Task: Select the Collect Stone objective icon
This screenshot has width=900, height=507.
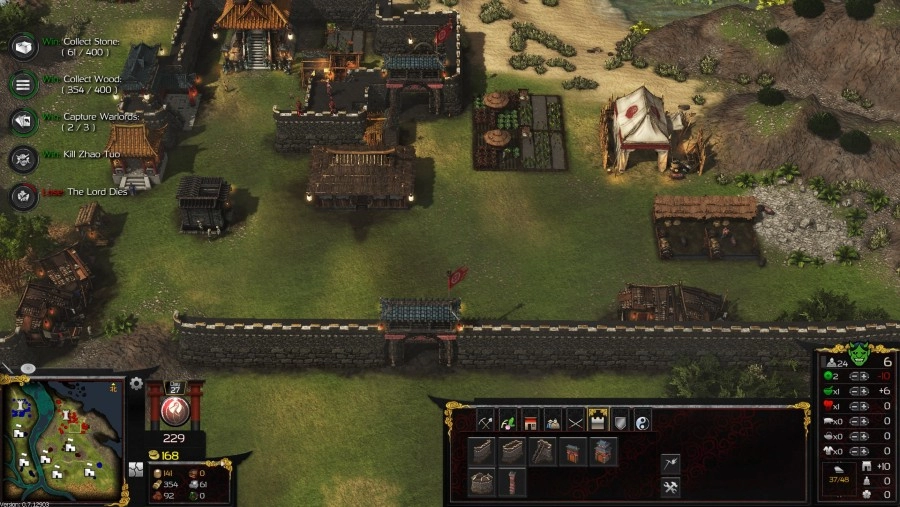Action: coord(24,46)
